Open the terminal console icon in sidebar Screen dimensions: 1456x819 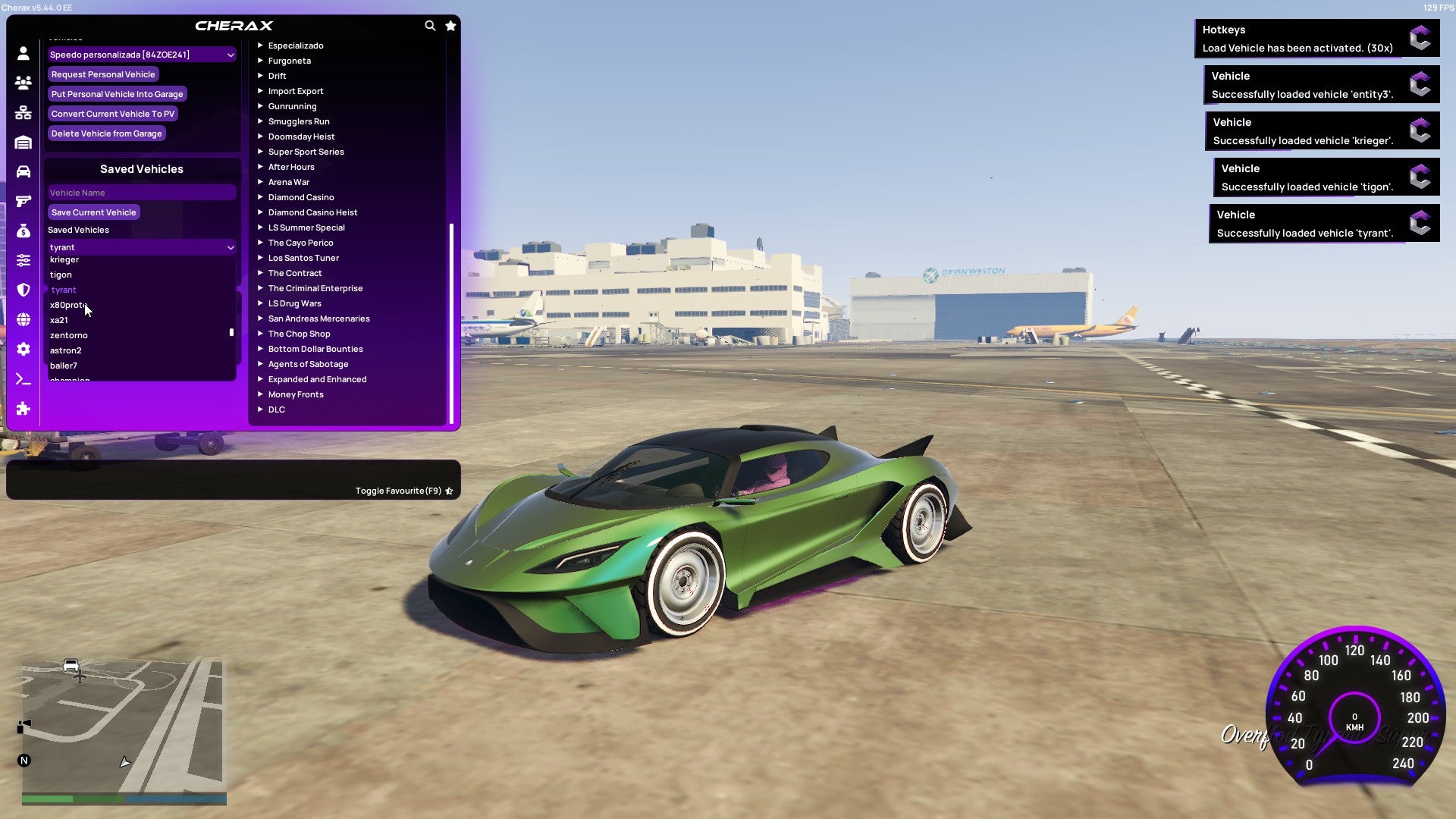point(23,379)
